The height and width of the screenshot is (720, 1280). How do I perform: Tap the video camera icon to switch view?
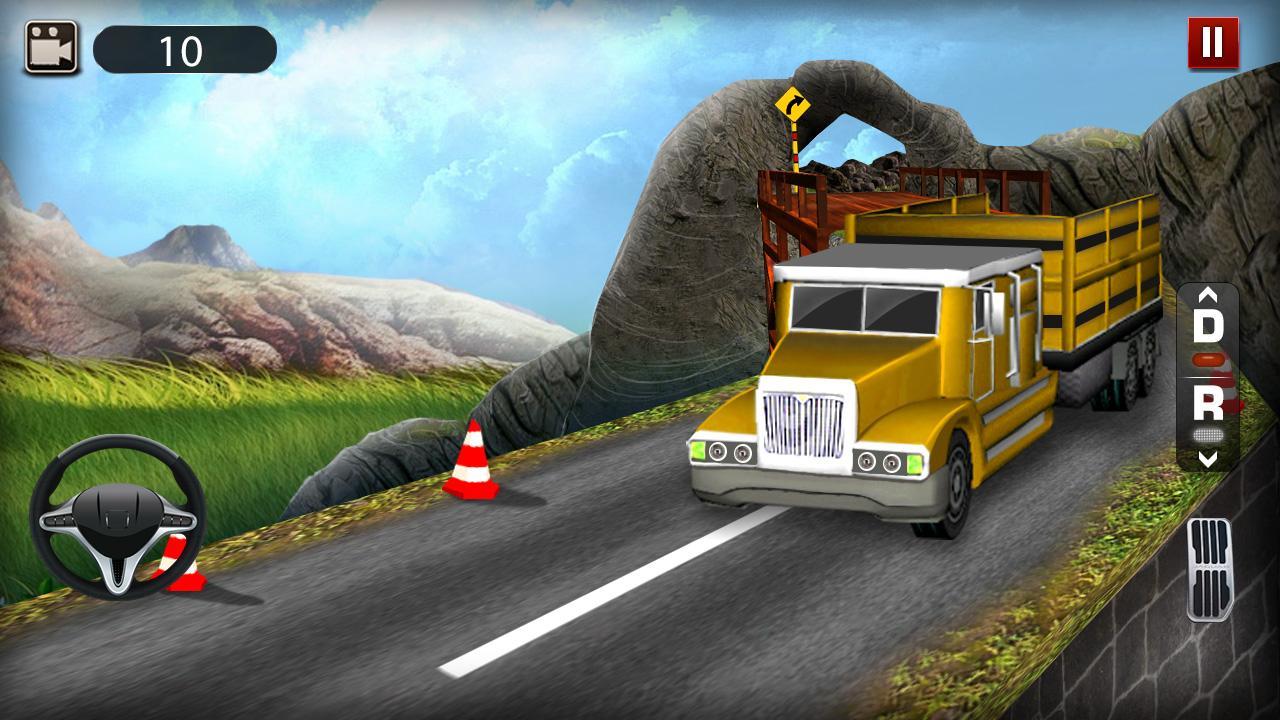coord(53,44)
